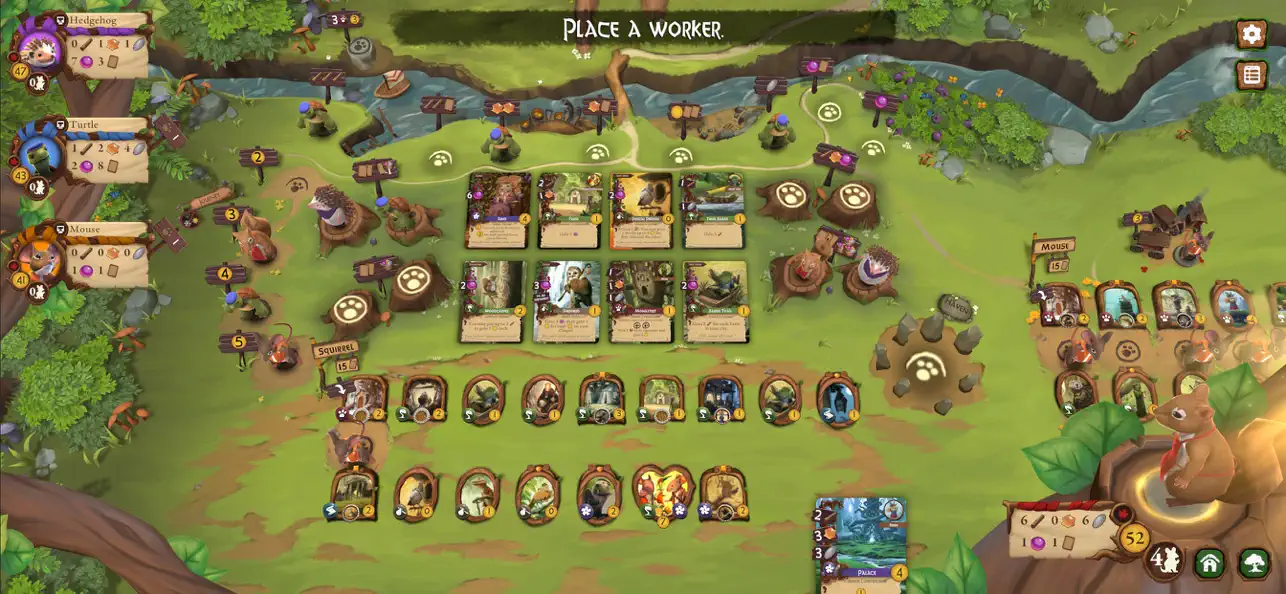Pick the Monastery card from the meadow
Image resolution: width=1286 pixels, height=594 pixels.
point(642,301)
